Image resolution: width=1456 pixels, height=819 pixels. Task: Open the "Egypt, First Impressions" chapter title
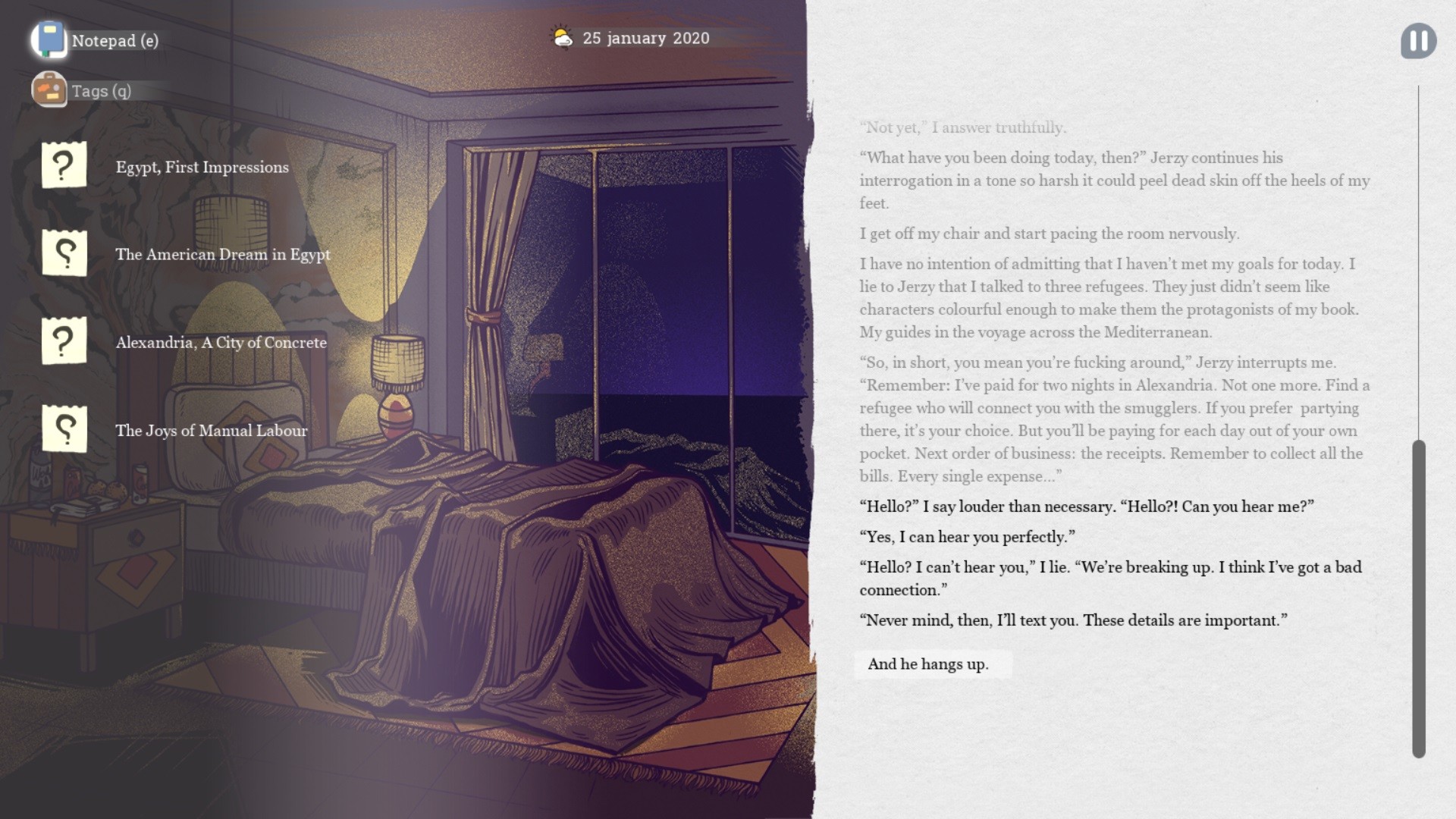point(201,167)
